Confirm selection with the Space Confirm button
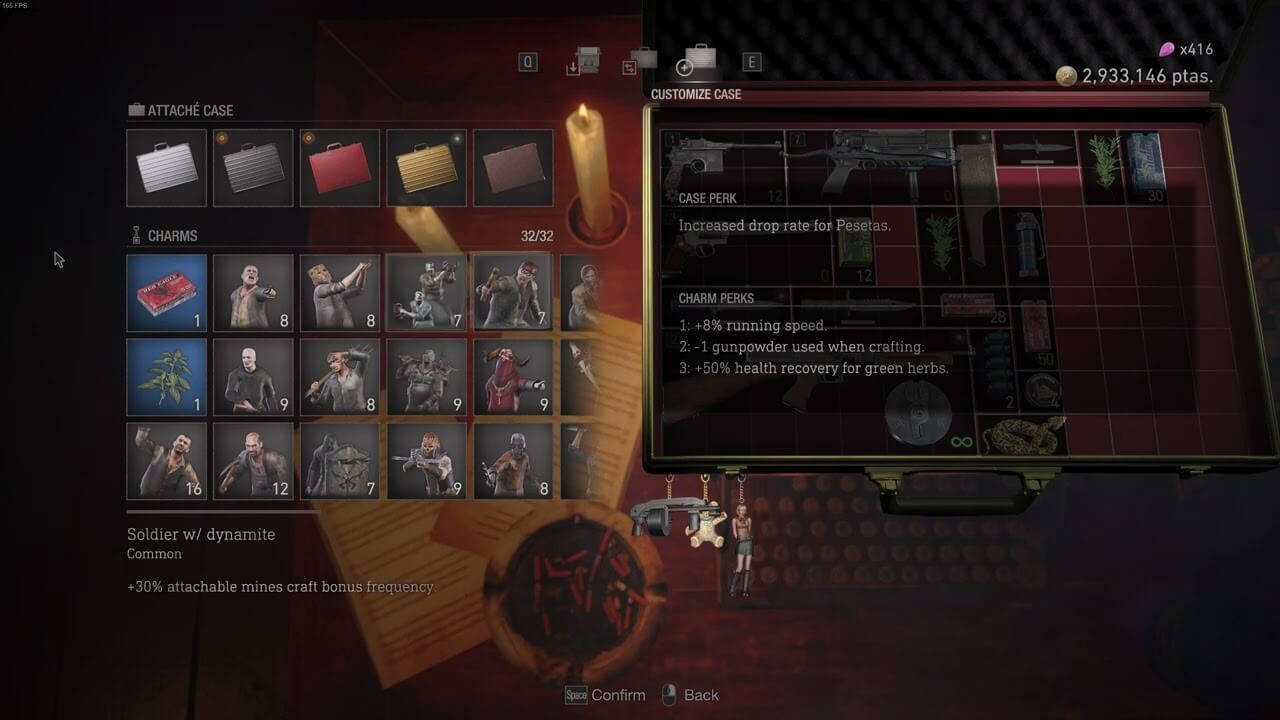 [x=604, y=695]
